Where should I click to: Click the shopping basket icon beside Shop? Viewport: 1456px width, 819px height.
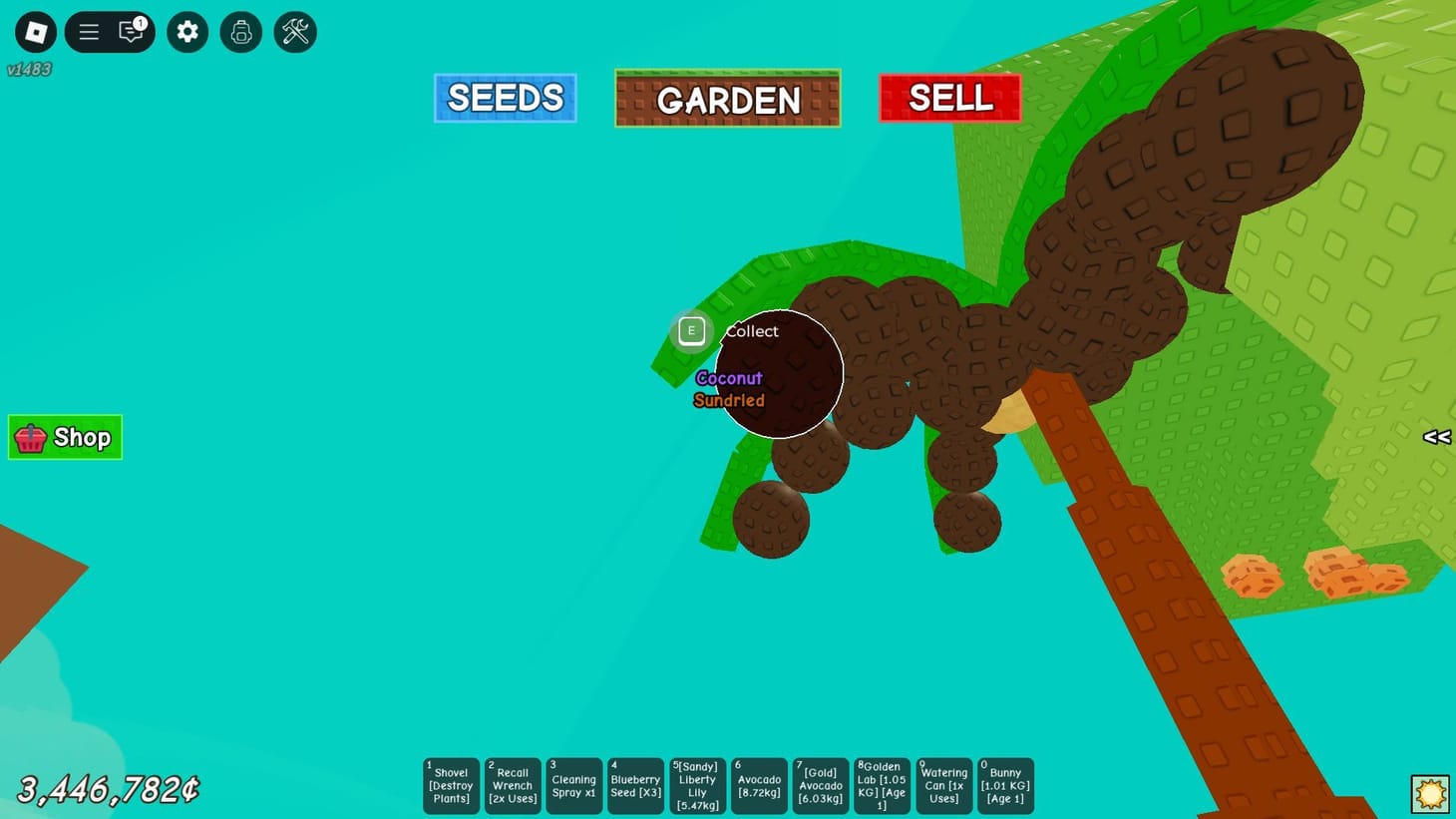click(29, 437)
